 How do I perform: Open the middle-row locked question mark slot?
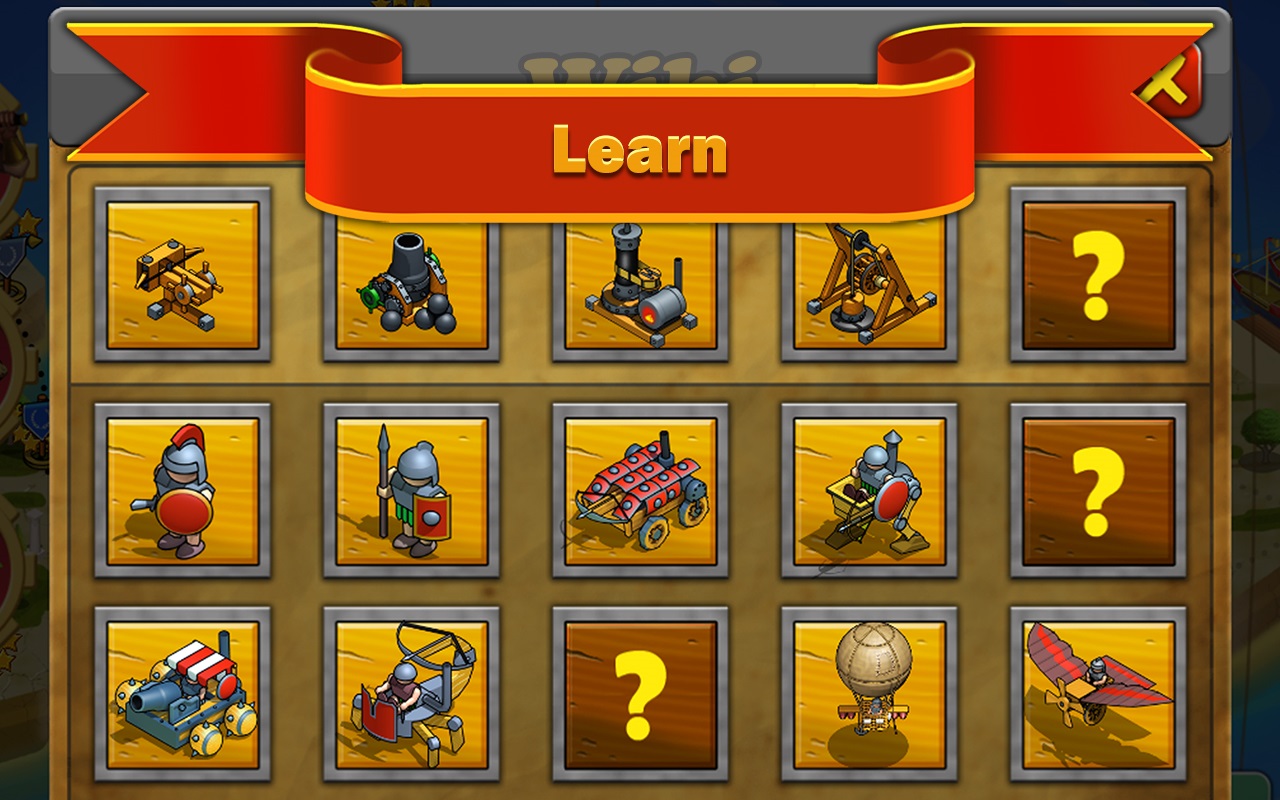[x=1097, y=492]
